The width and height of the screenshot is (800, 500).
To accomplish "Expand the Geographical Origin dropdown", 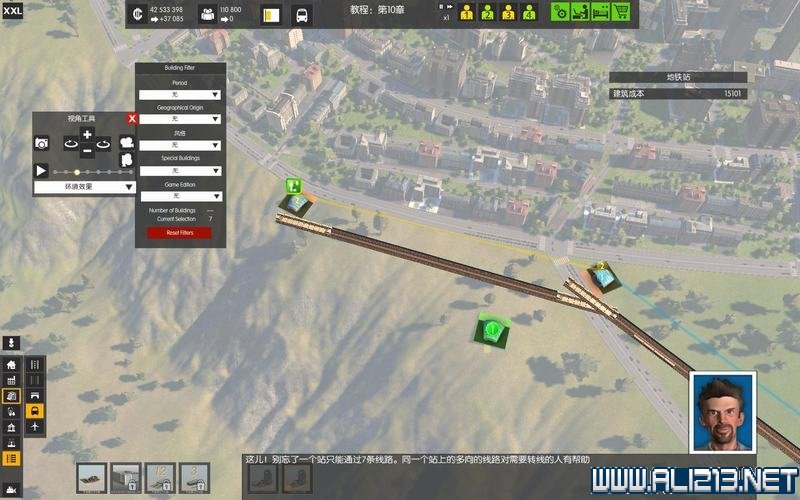I will pos(180,120).
